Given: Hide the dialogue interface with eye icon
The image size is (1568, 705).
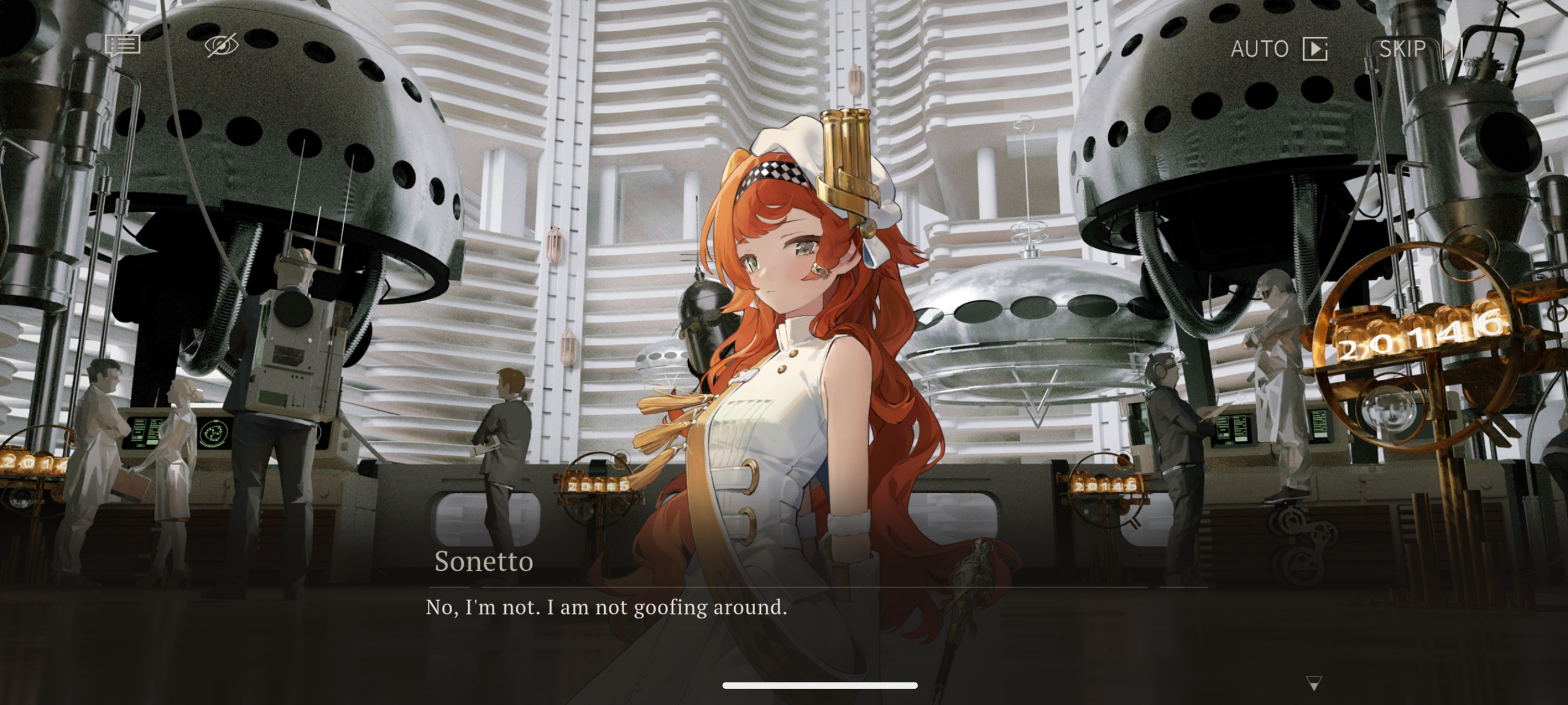Looking at the screenshot, I should tap(221, 46).
